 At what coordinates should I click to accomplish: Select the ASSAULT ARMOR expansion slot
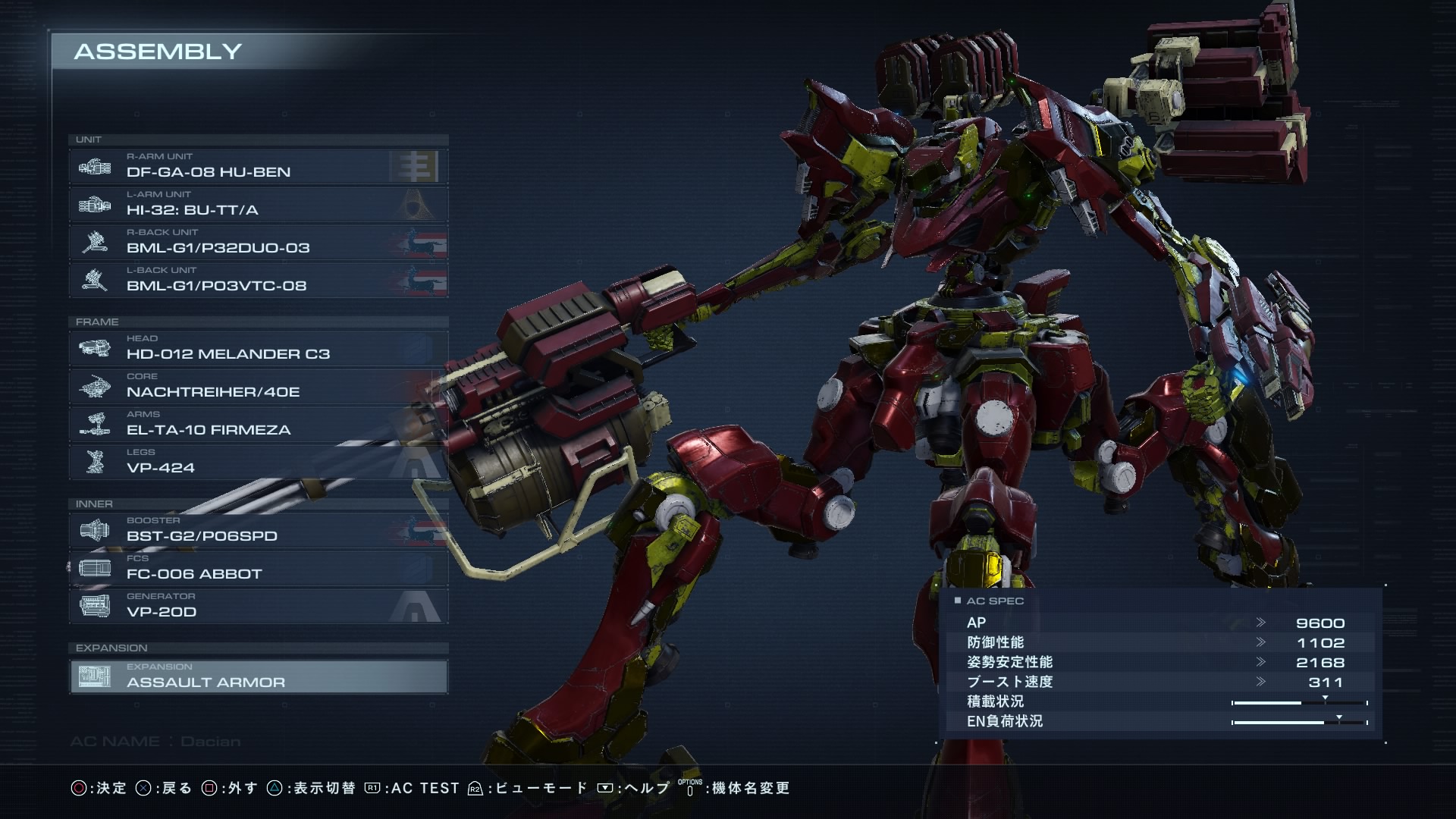[258, 676]
